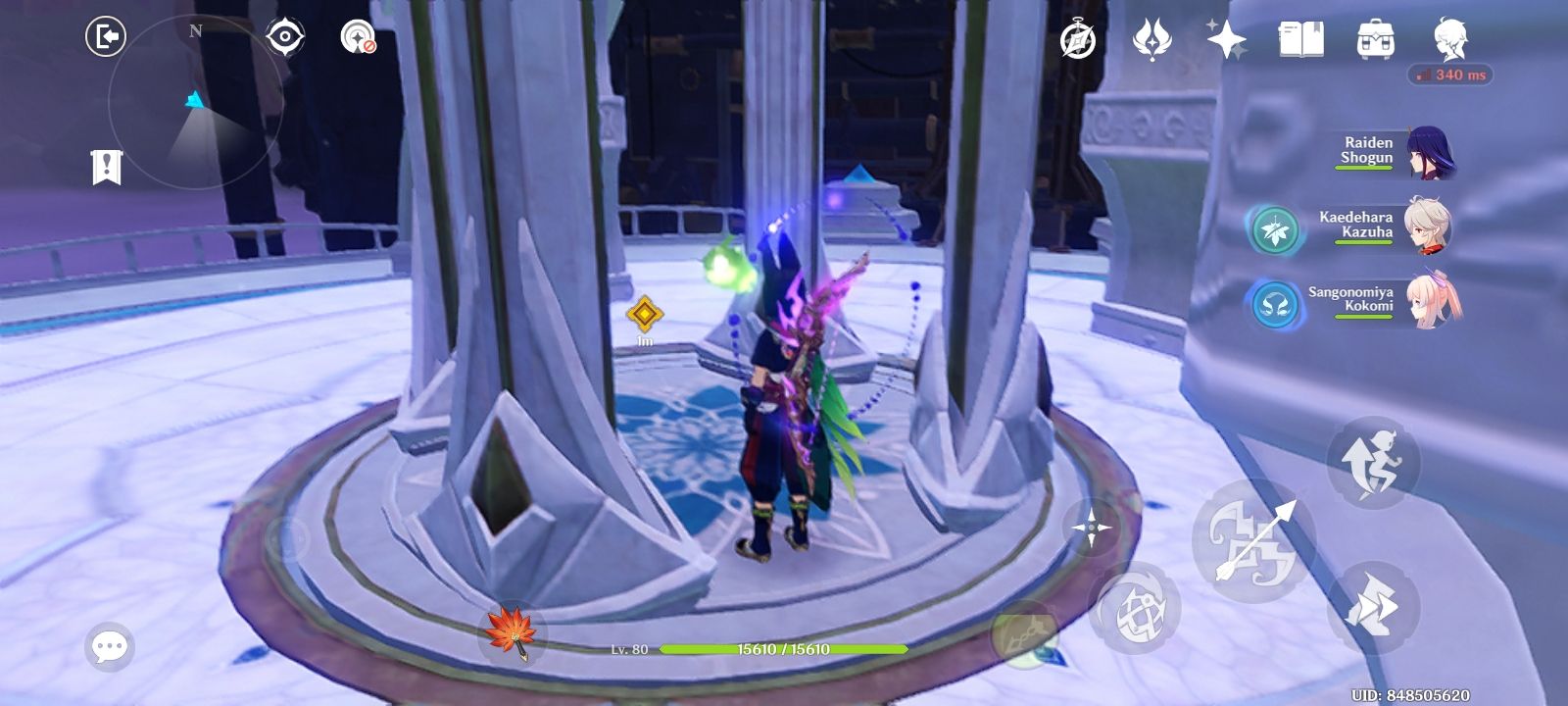Toggle aimed shot crosshair mode

pyautogui.click(x=1092, y=529)
